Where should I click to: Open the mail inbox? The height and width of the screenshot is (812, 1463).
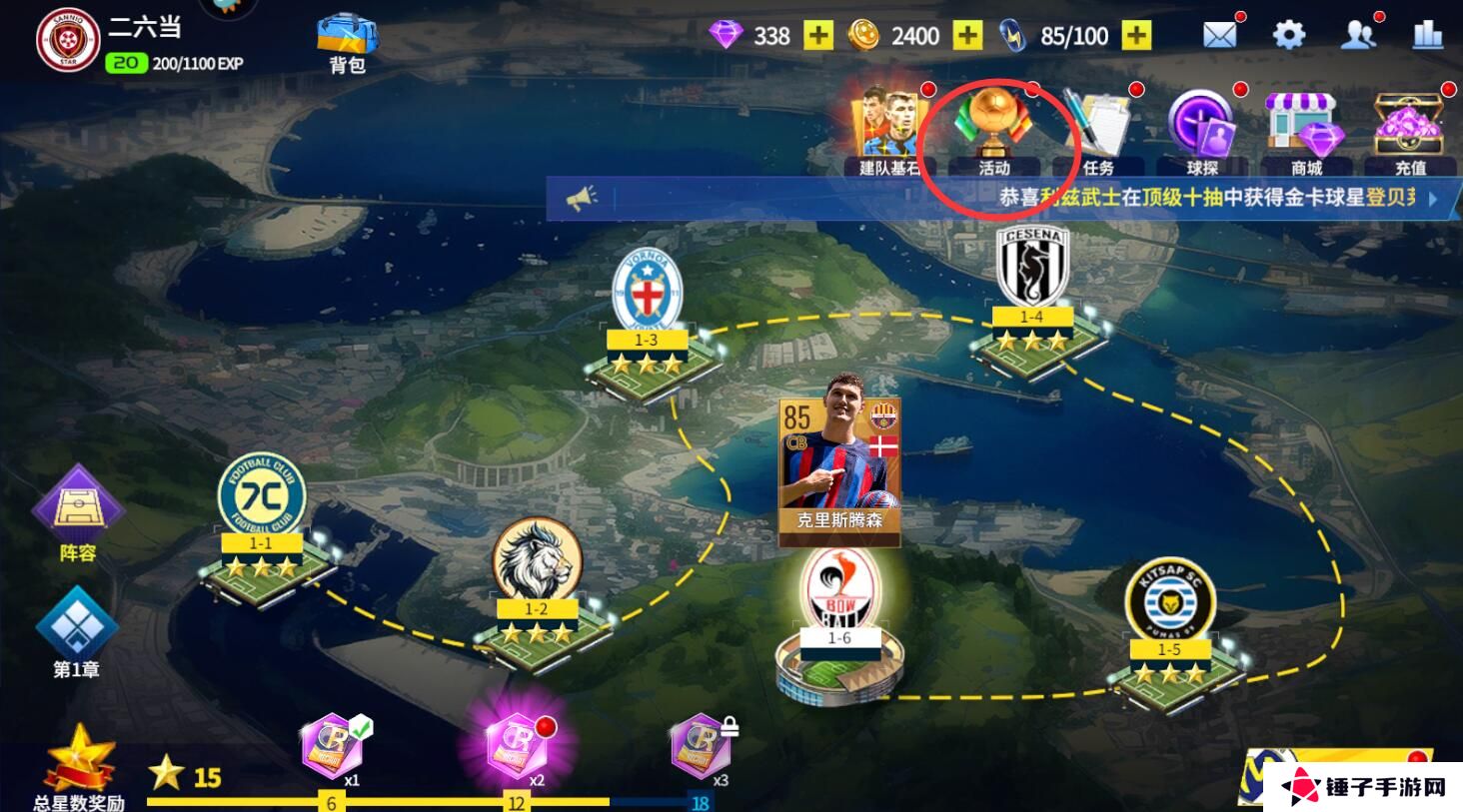tap(1220, 36)
